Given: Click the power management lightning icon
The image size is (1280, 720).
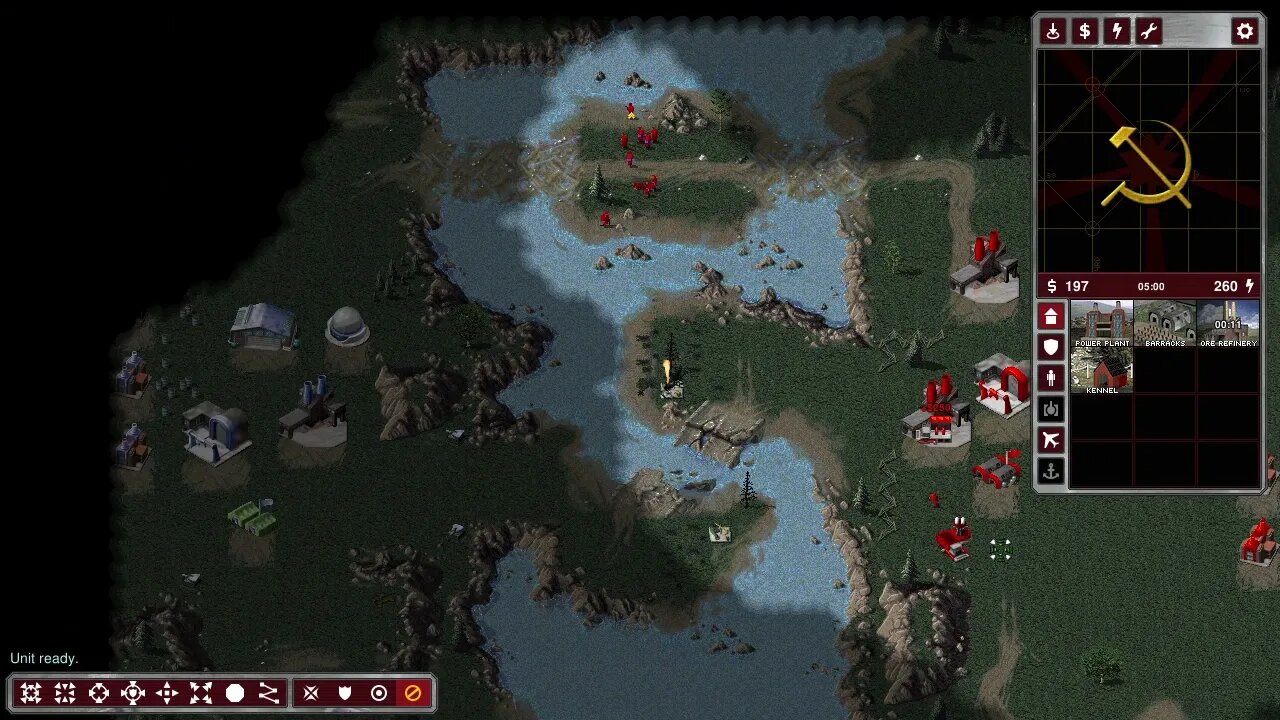Looking at the screenshot, I should [x=1116, y=31].
